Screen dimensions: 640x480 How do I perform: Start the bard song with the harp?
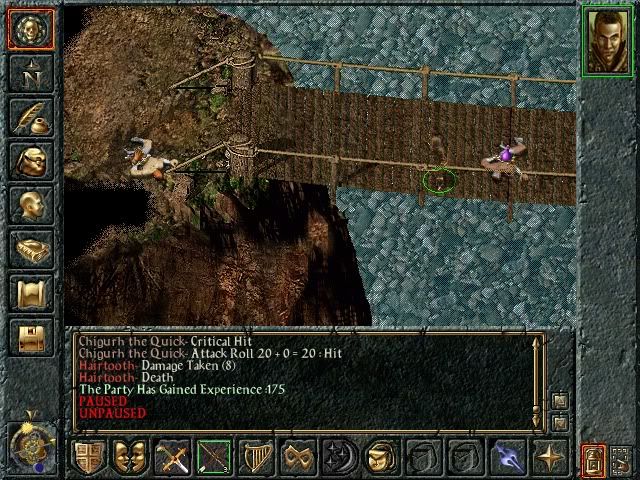pos(258,457)
